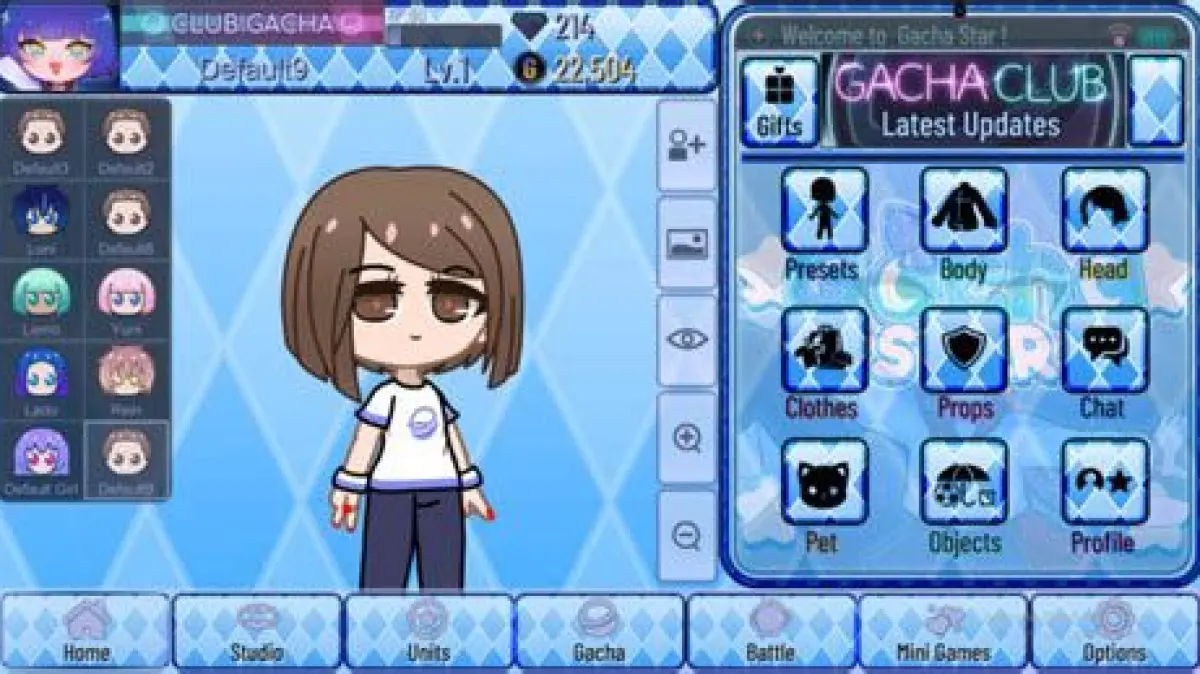Open the Mini Games tab
The height and width of the screenshot is (674, 1200).
[x=943, y=631]
